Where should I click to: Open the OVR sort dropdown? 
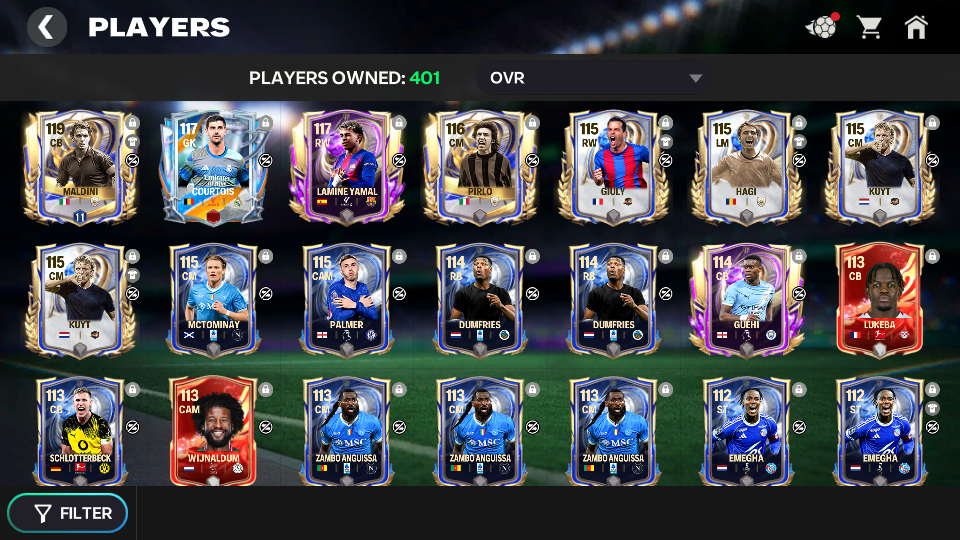[595, 78]
